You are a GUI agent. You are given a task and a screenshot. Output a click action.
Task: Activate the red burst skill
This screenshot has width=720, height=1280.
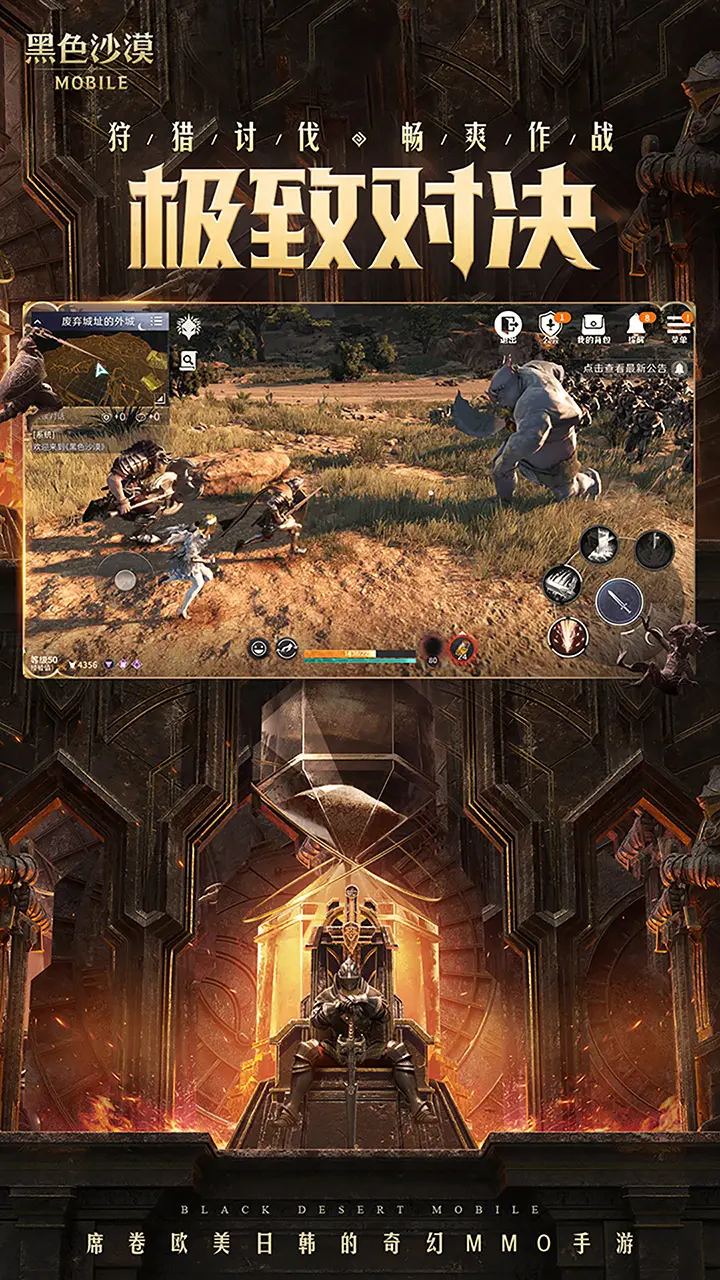568,635
